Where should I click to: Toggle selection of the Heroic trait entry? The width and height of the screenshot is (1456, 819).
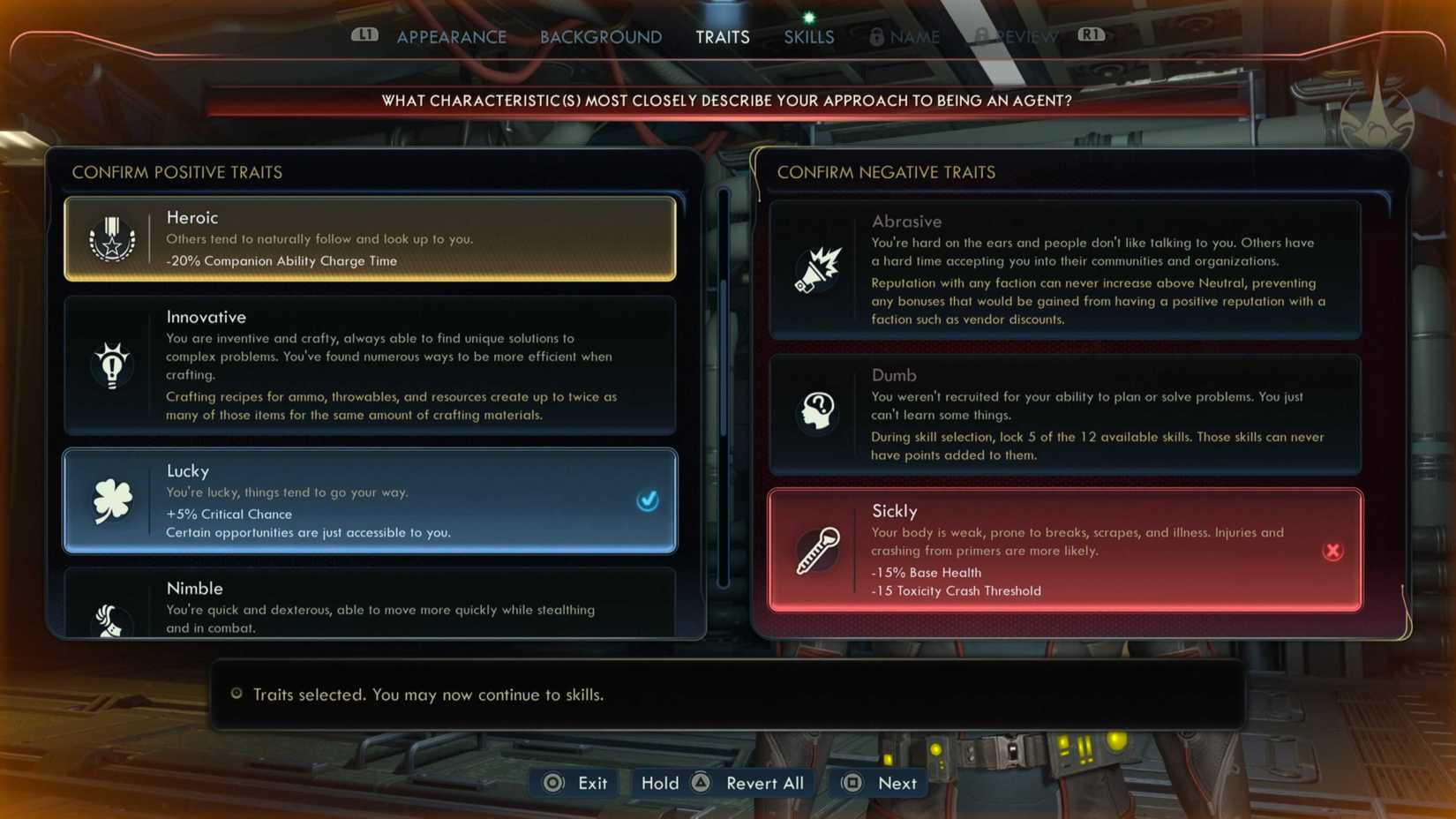[x=369, y=239]
